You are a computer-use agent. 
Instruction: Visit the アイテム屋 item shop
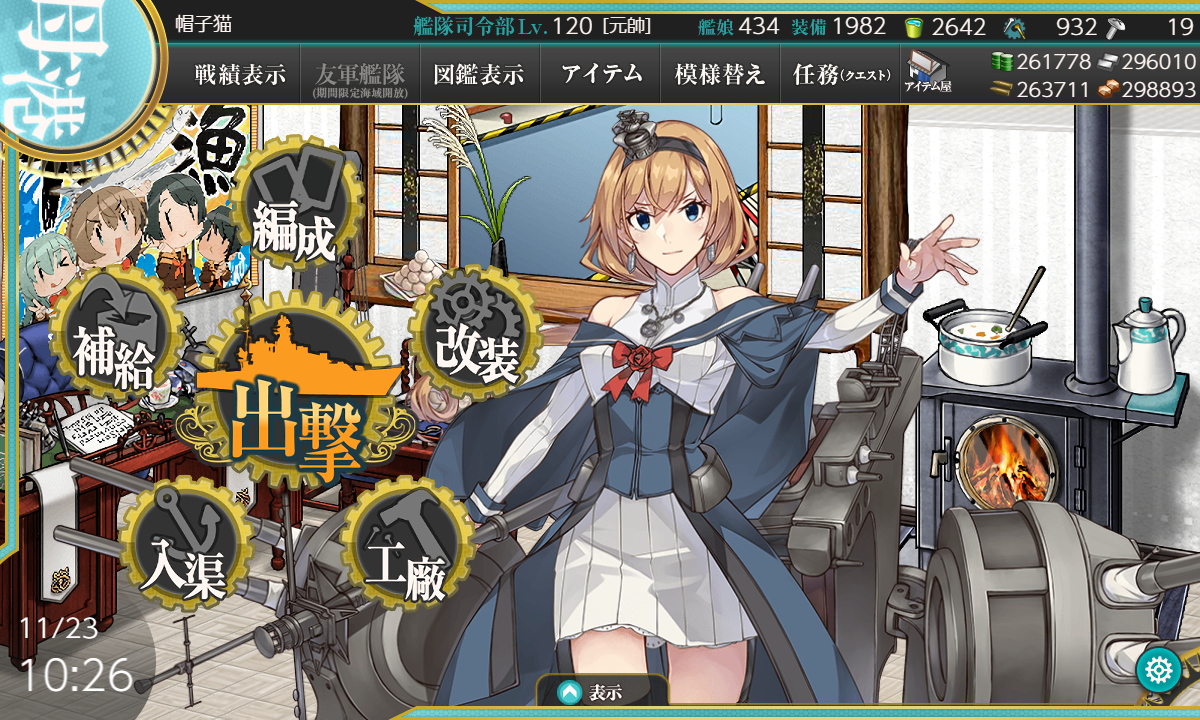coord(927,74)
